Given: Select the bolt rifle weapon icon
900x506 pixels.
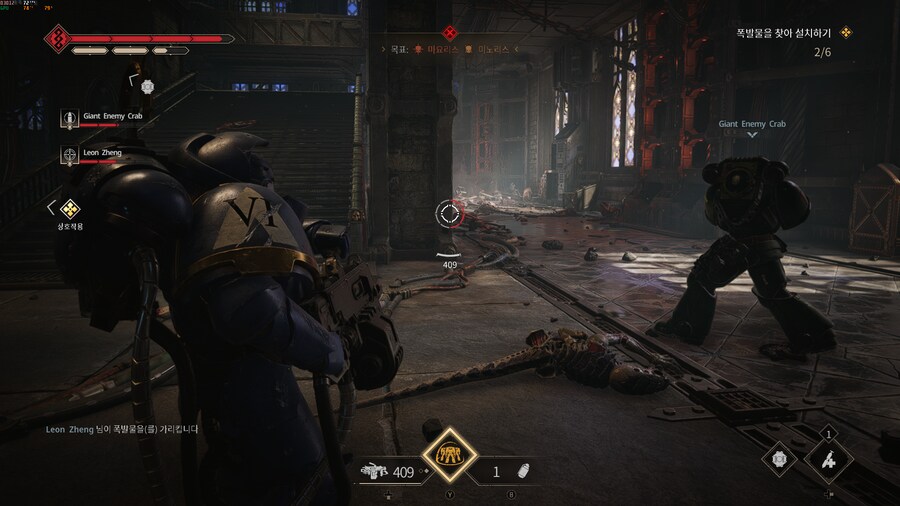Looking at the screenshot, I should pos(374,471).
